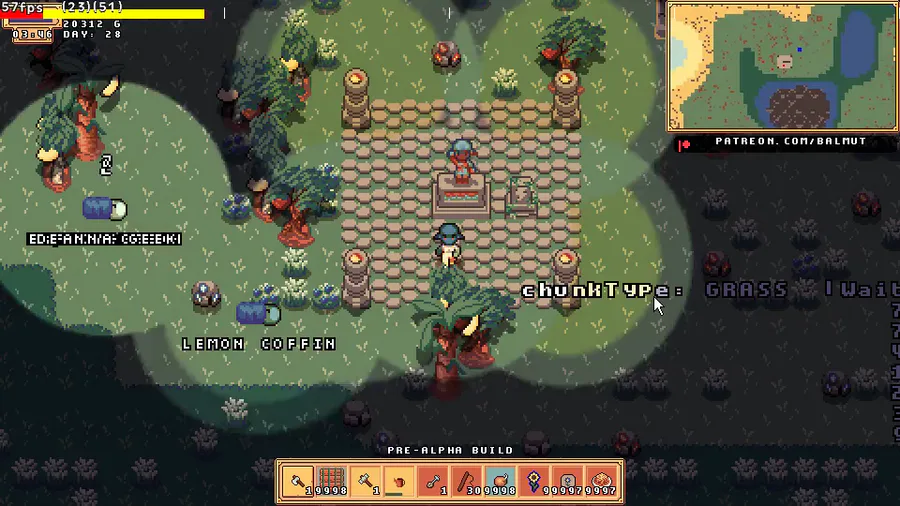Choose the red grid fence slot

(x=331, y=481)
